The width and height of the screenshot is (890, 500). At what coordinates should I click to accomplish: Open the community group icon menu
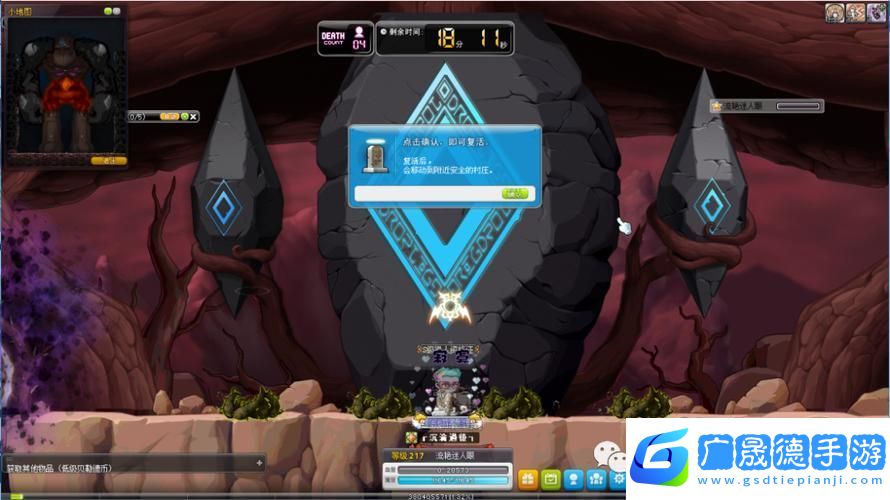click(596, 478)
